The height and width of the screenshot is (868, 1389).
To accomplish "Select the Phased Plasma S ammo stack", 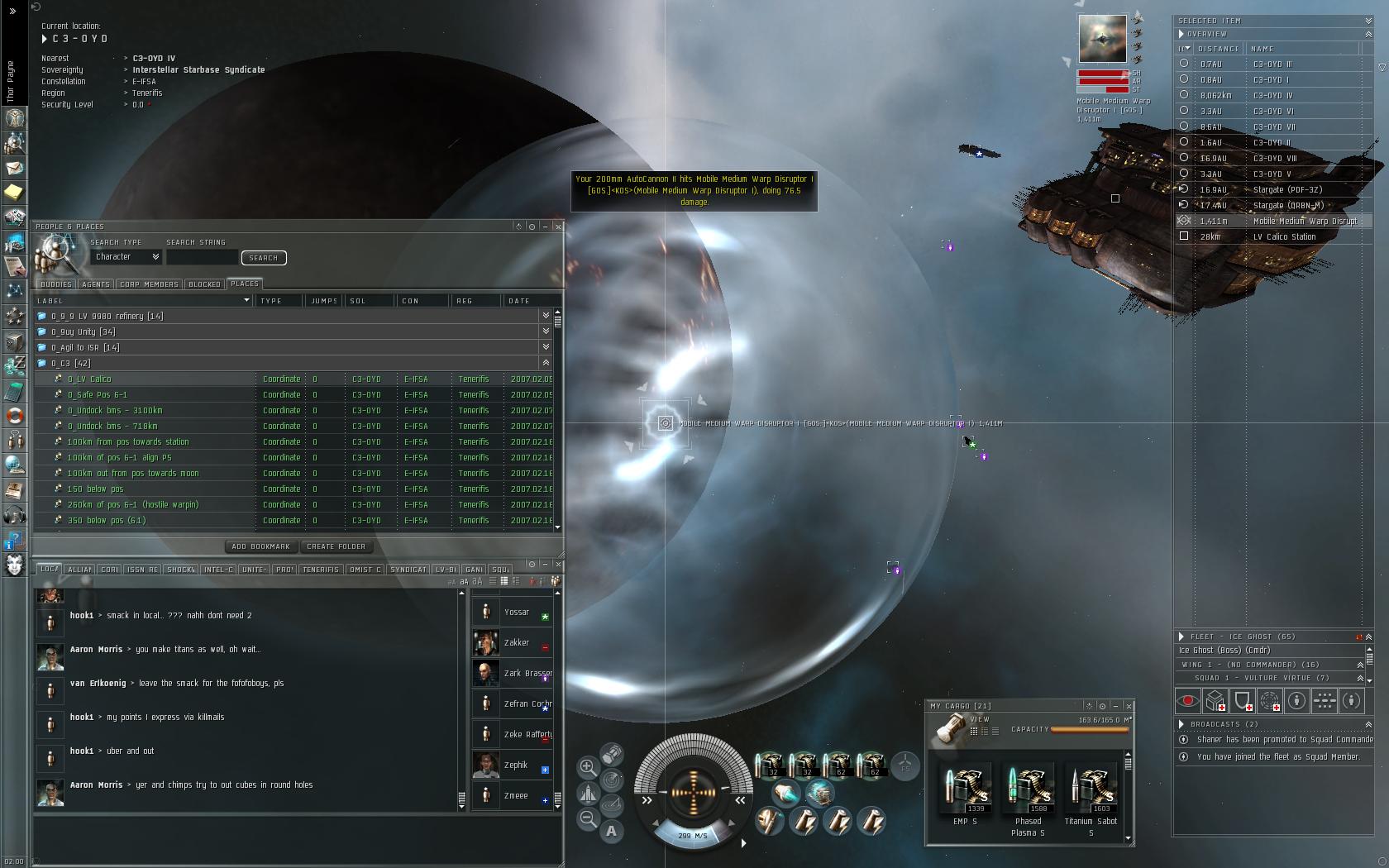I will (1028, 790).
